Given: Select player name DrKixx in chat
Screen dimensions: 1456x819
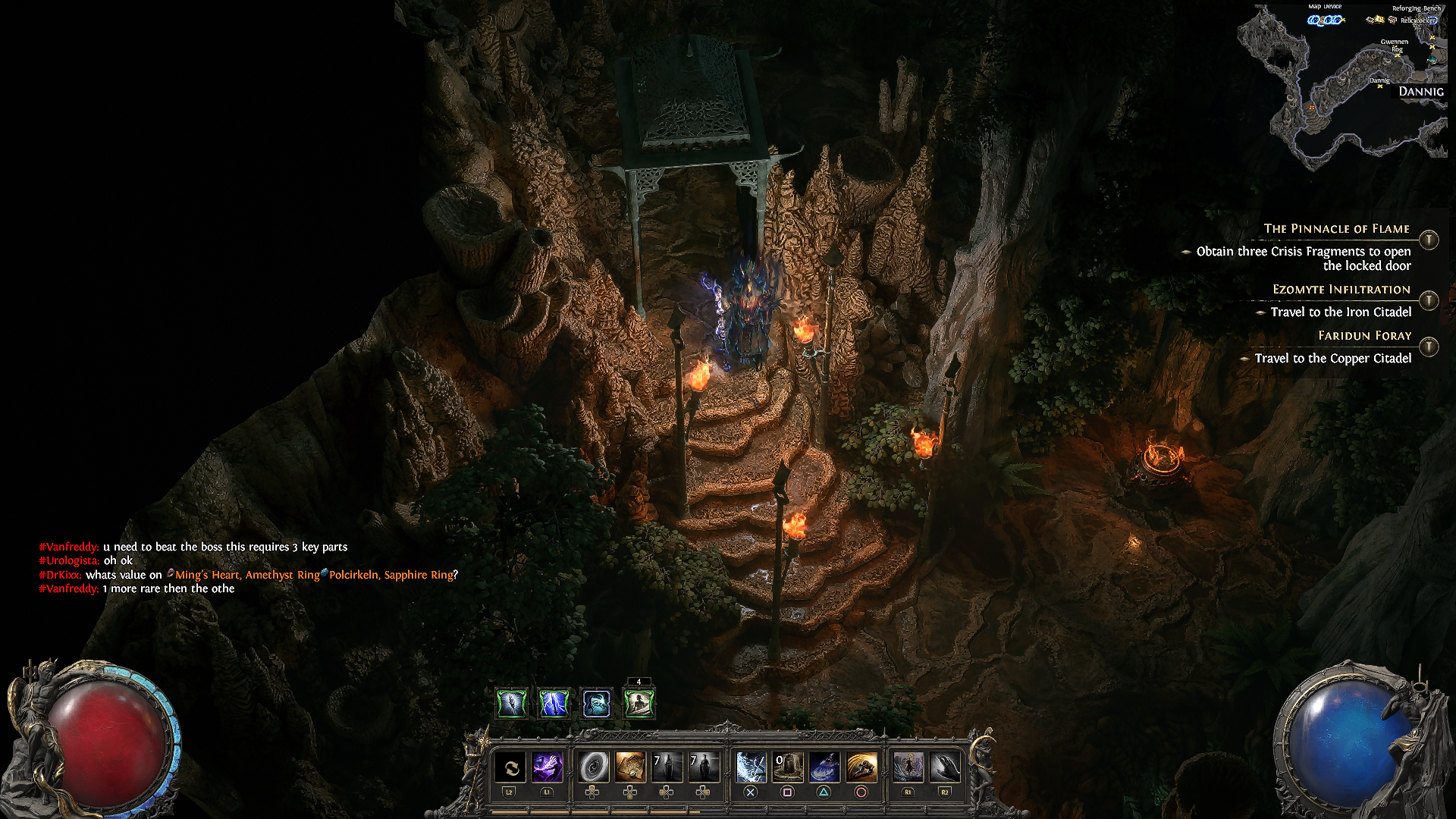Looking at the screenshot, I should click(60, 575).
